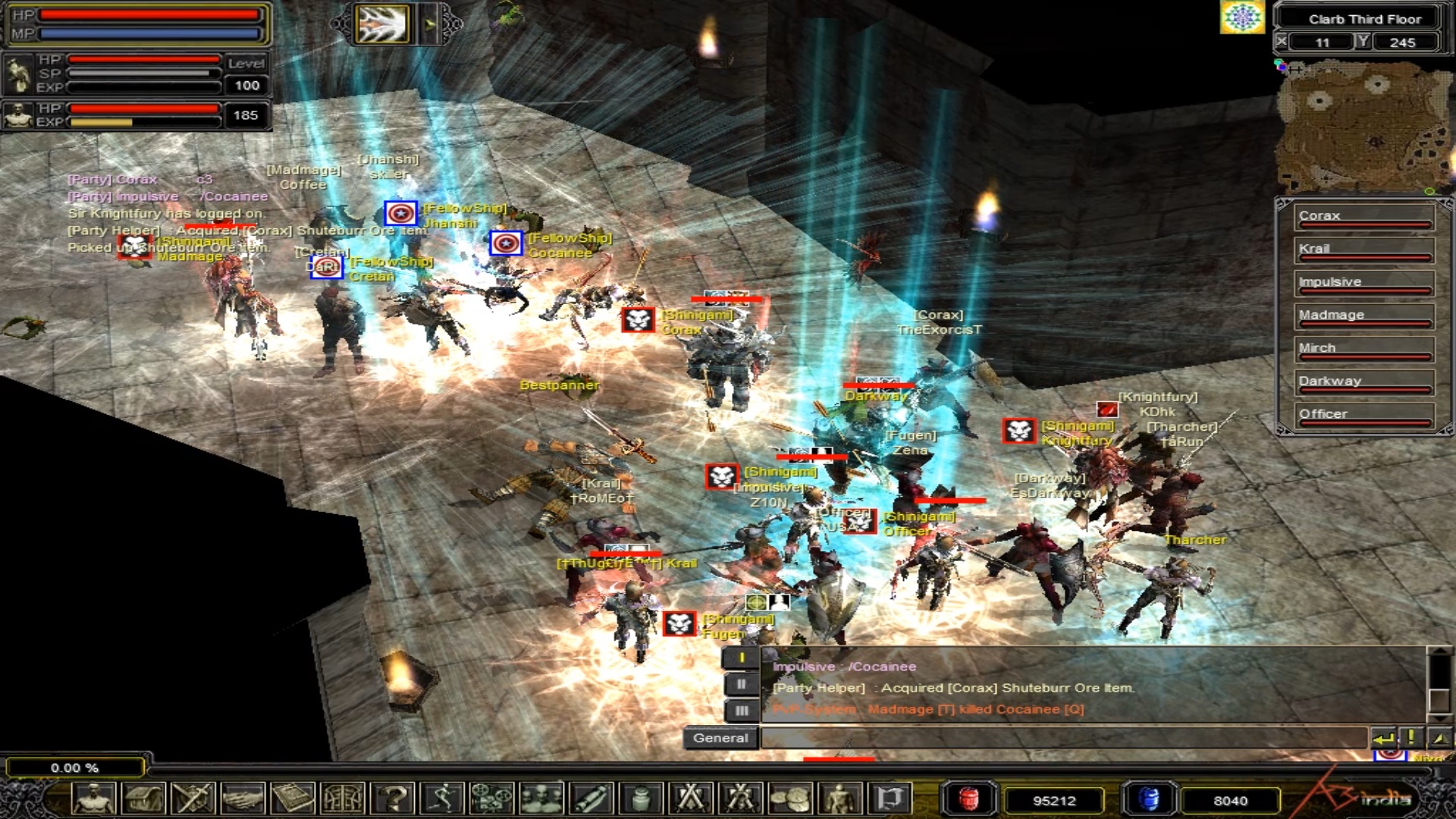This screenshot has width=1456, height=819.
Task: Select party member Mirch
Action: 1363,349
